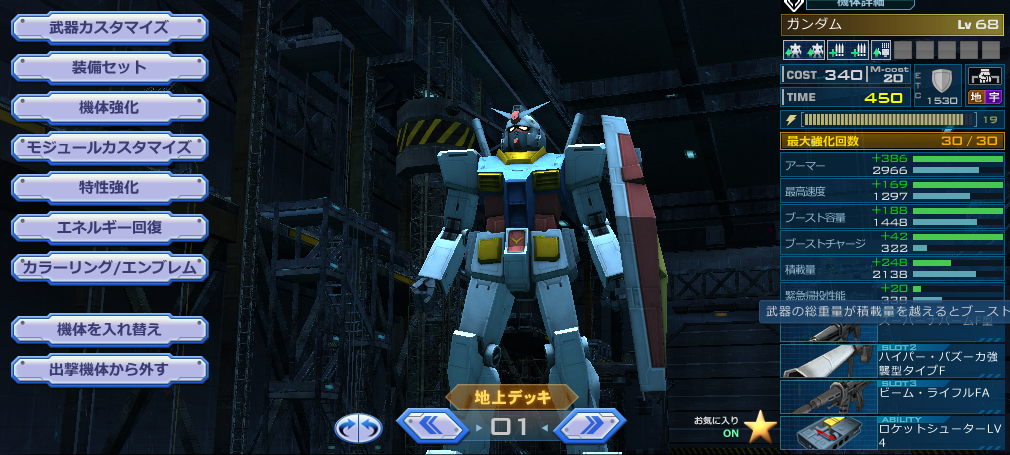Select the ビーム・ライフルFA weapon slot
The height and width of the screenshot is (455, 1010).
click(892, 396)
